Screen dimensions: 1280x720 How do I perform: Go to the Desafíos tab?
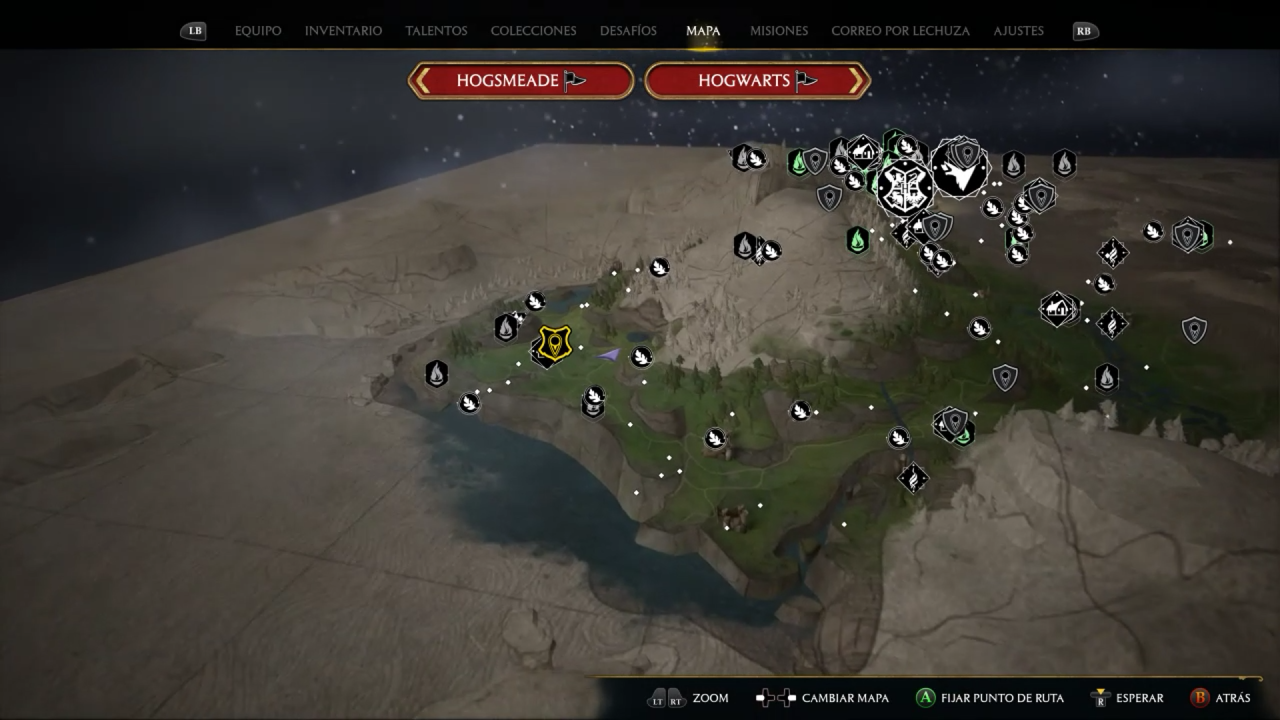coord(628,31)
